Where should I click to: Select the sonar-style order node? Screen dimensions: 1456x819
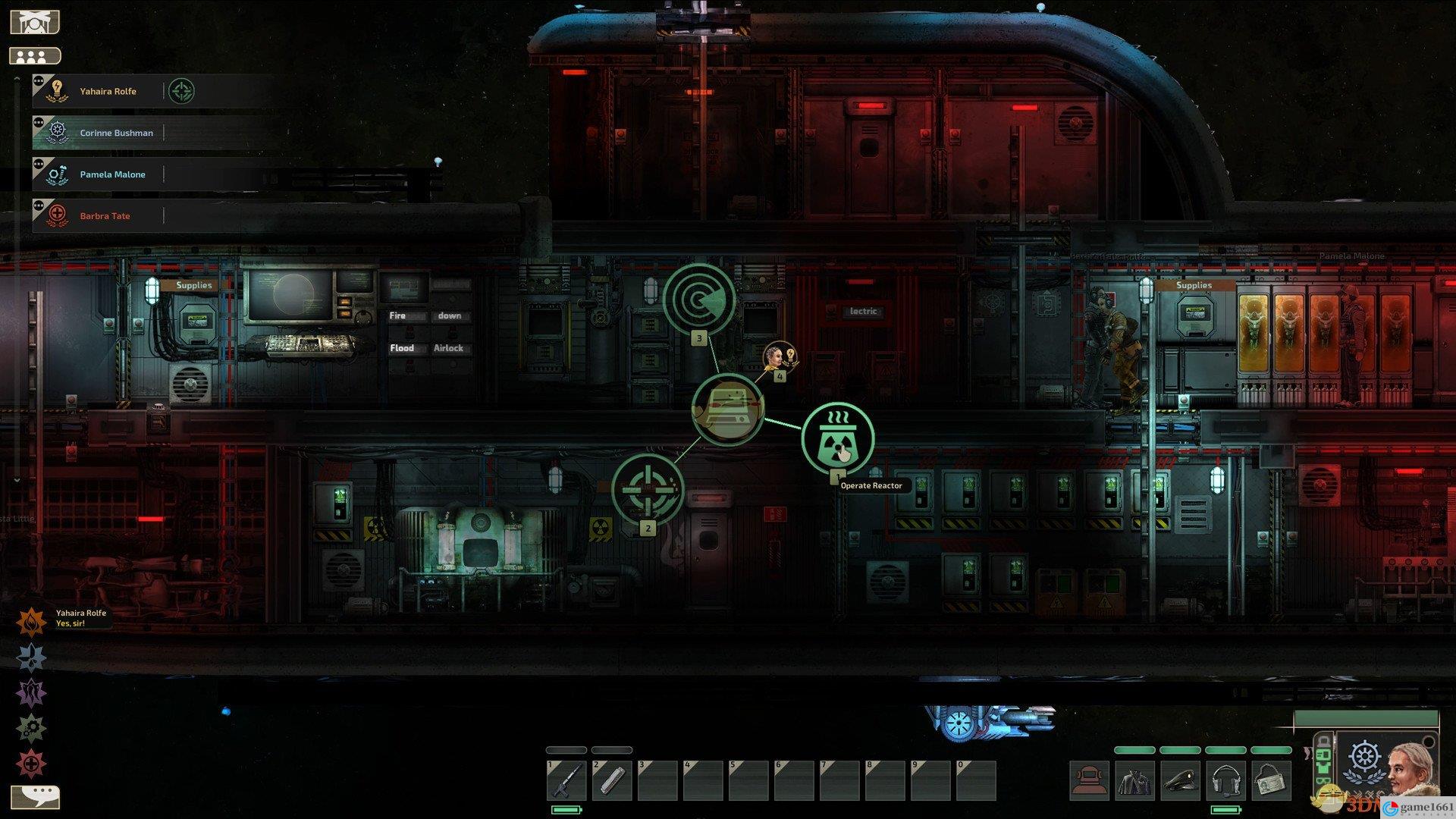[699, 299]
